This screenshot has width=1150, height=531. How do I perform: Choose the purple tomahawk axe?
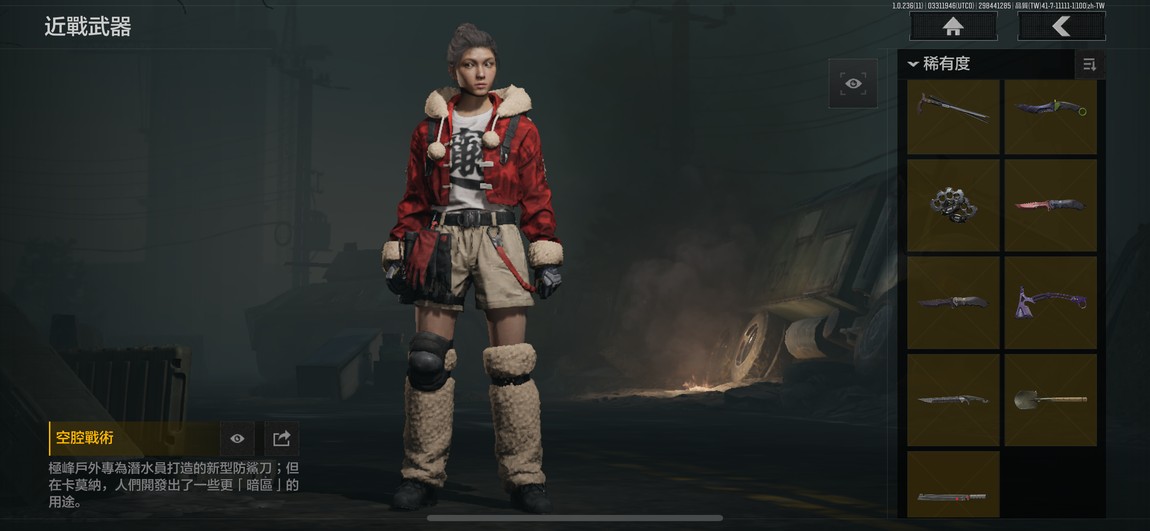(x=1050, y=302)
